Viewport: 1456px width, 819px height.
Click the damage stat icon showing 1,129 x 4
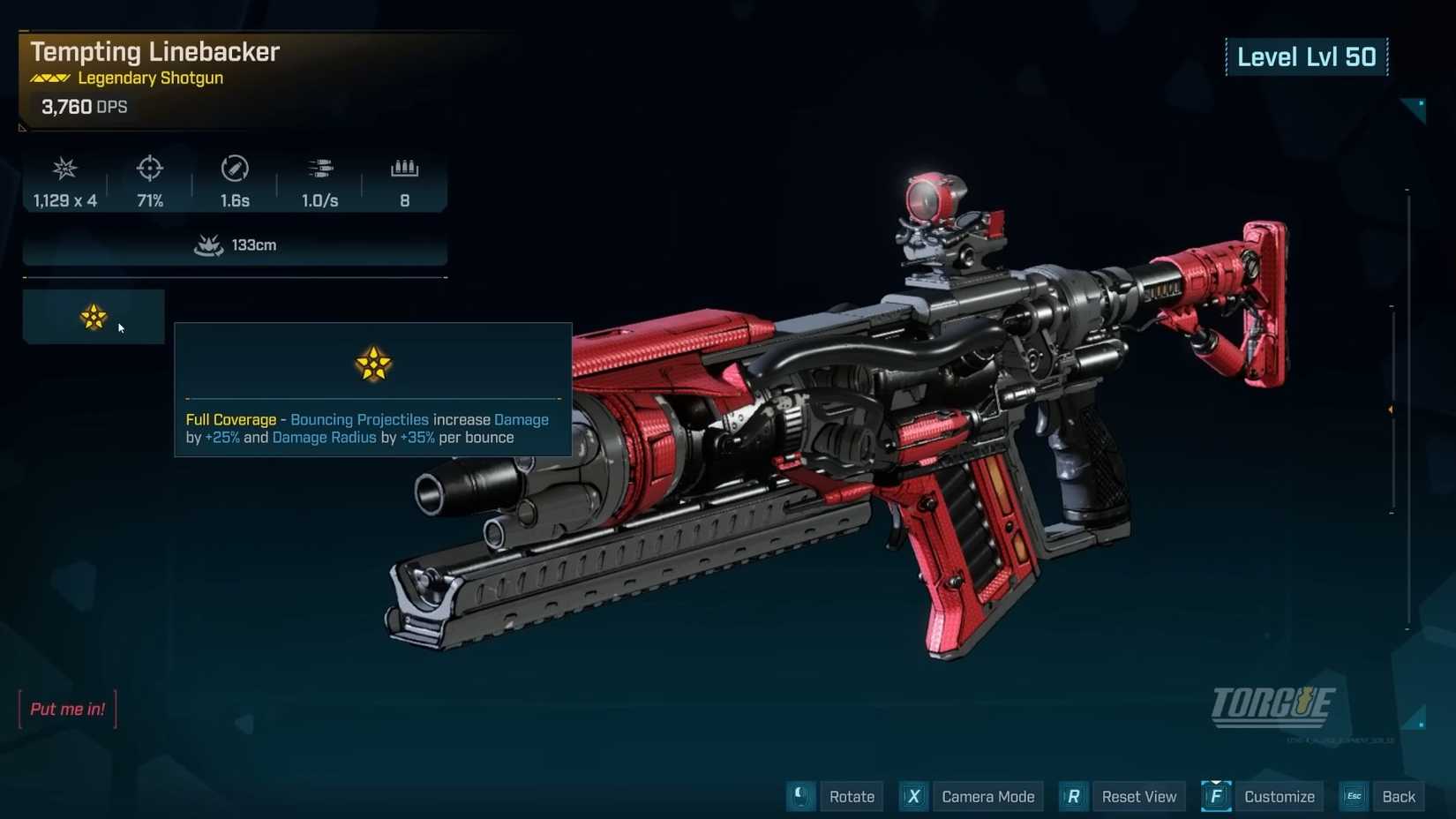[64, 169]
